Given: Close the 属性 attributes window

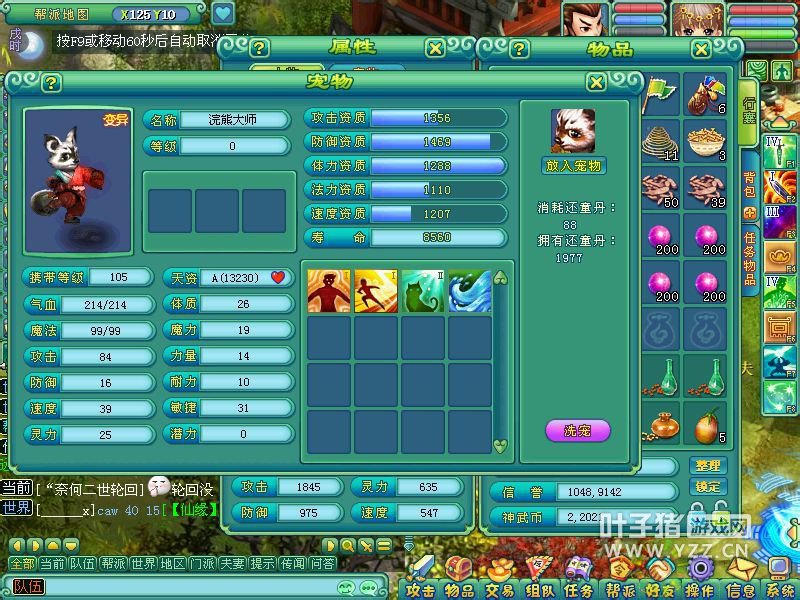Looking at the screenshot, I should pos(434,48).
